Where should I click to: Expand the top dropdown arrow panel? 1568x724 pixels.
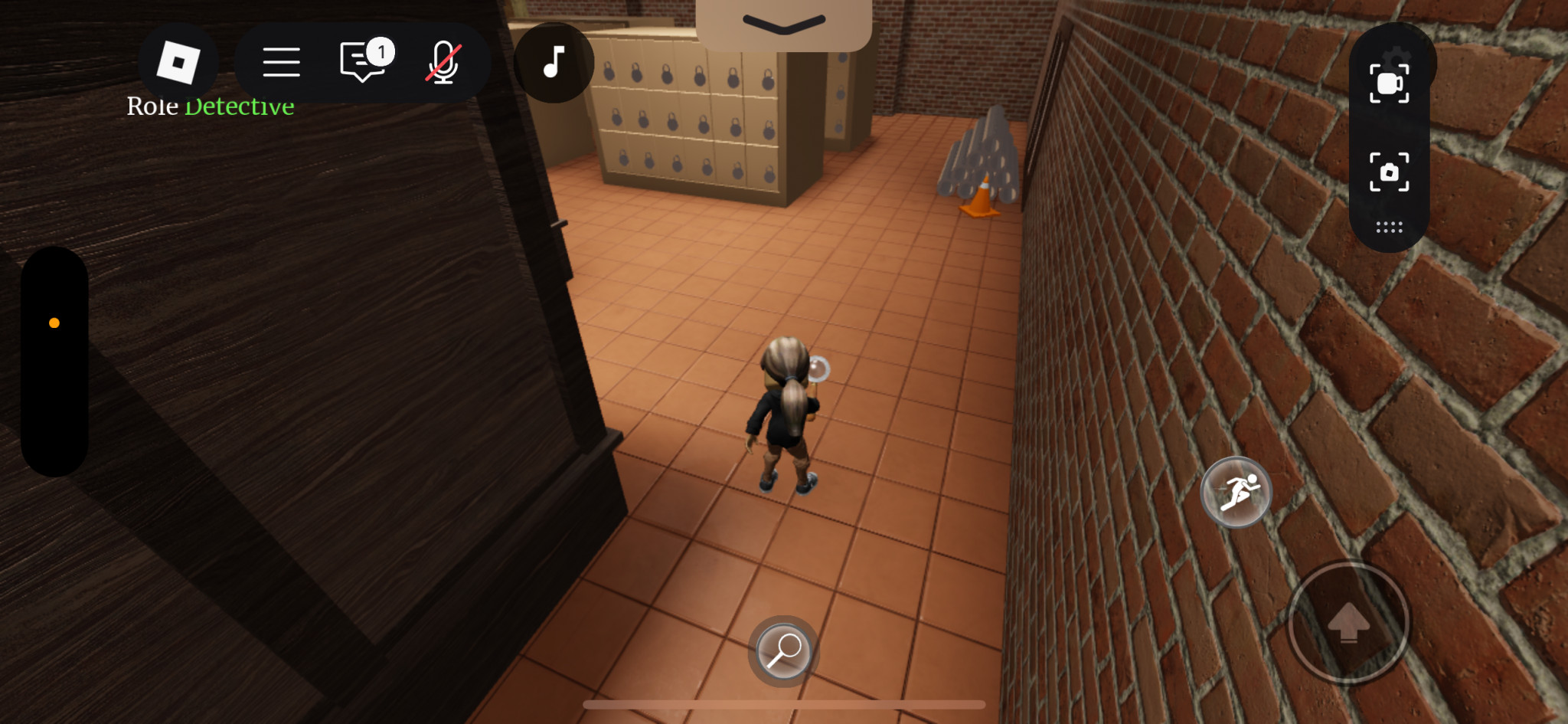783,24
